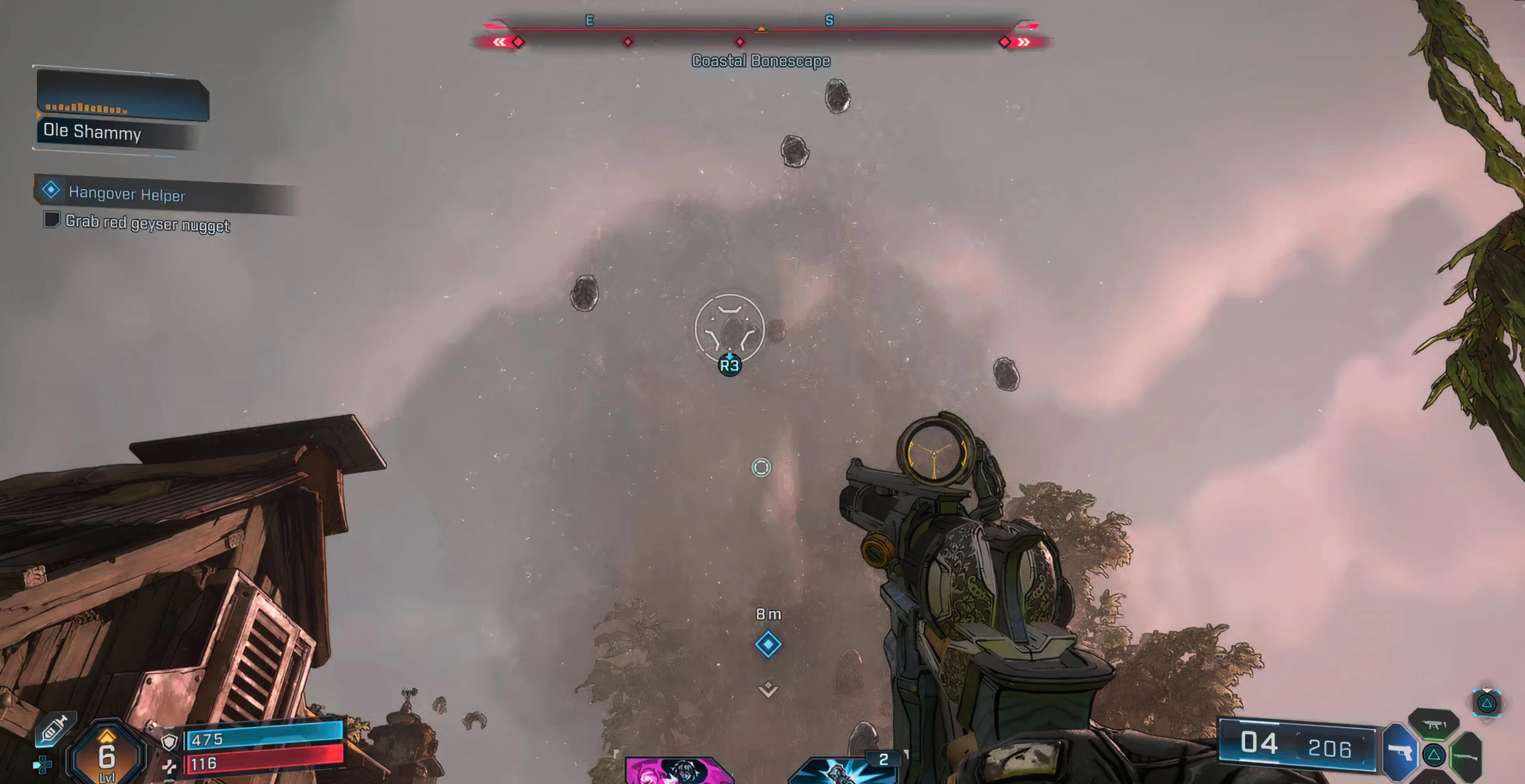The image size is (1525, 784).
Task: Toggle the Grab red geyser nugget objective checkbox
Action: click(x=52, y=219)
